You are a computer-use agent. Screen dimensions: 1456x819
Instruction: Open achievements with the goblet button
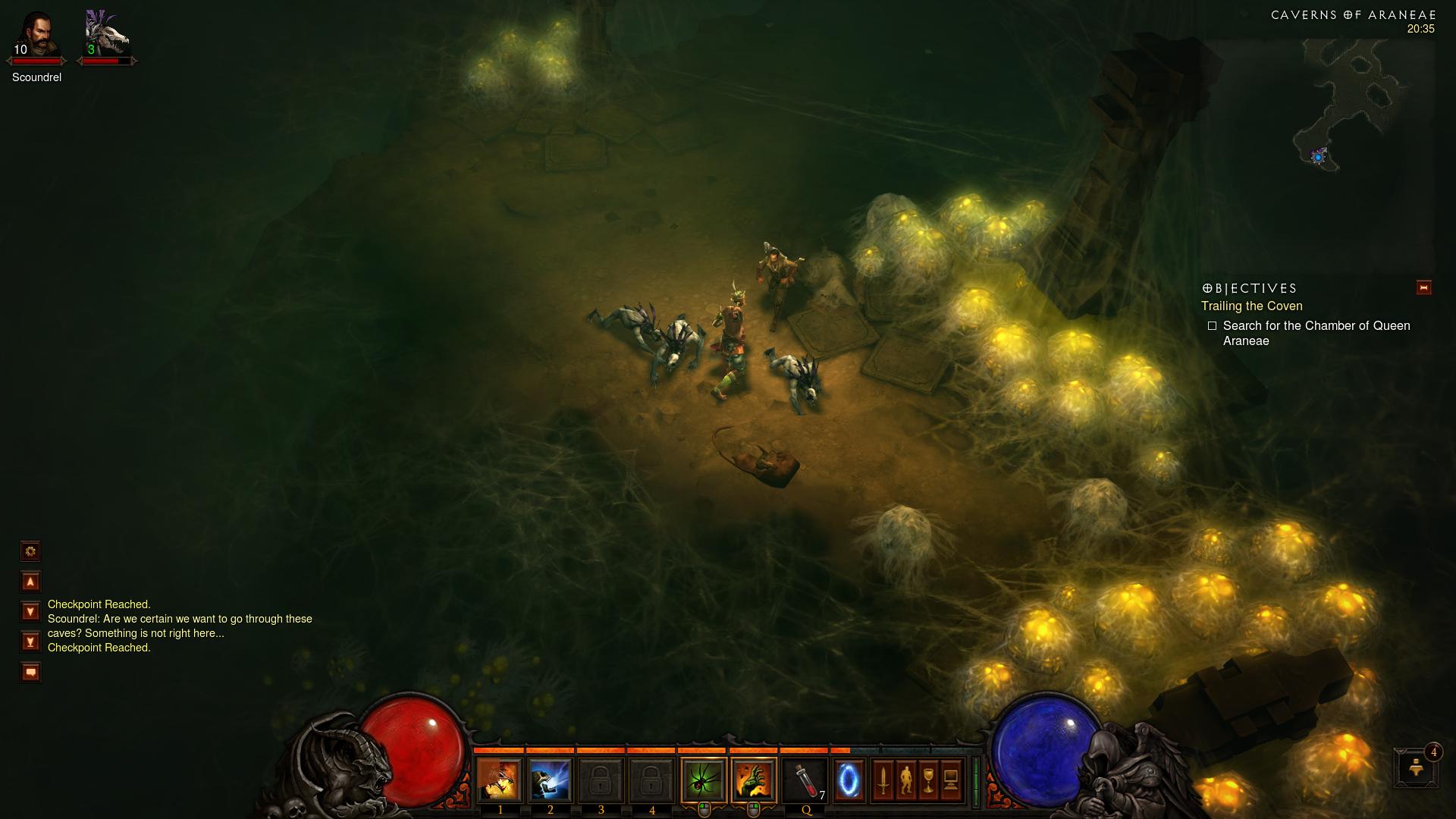928,780
